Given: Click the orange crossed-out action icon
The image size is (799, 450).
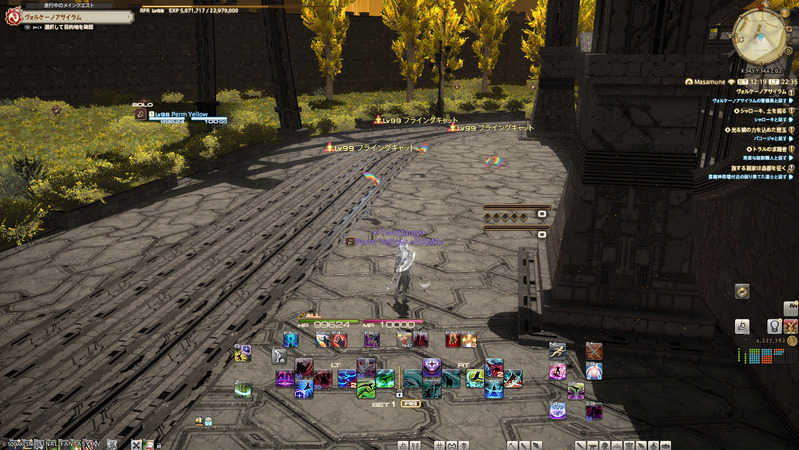Looking at the screenshot, I should 594,351.
